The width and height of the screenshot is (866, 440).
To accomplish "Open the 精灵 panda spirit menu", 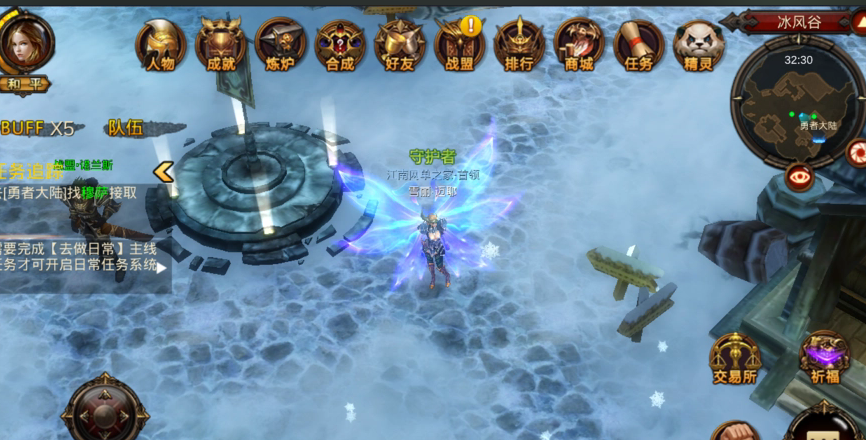I will tap(699, 45).
